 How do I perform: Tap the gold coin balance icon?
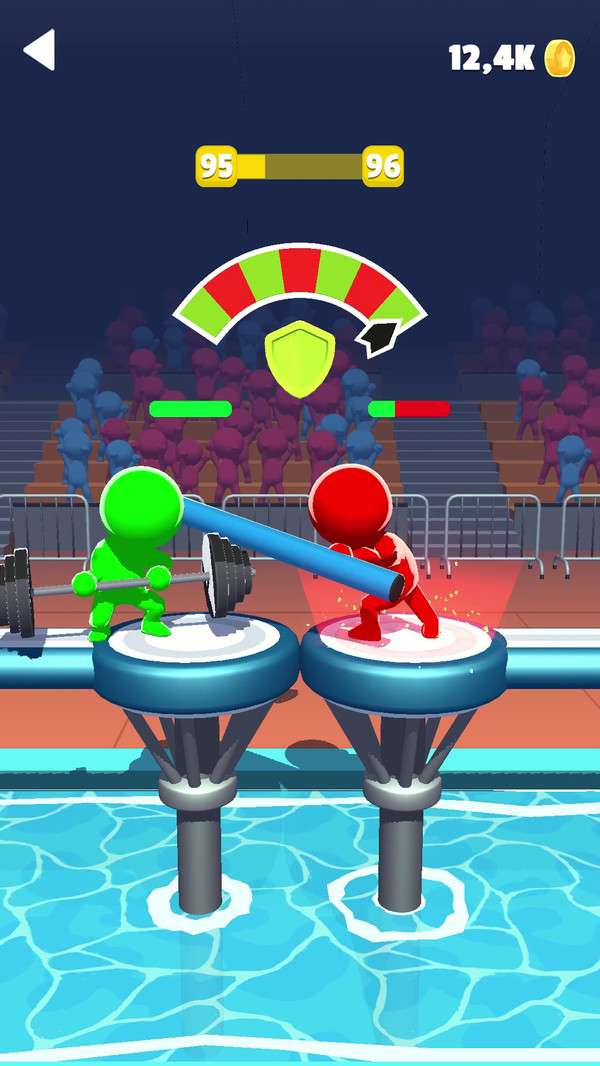pyautogui.click(x=560, y=58)
